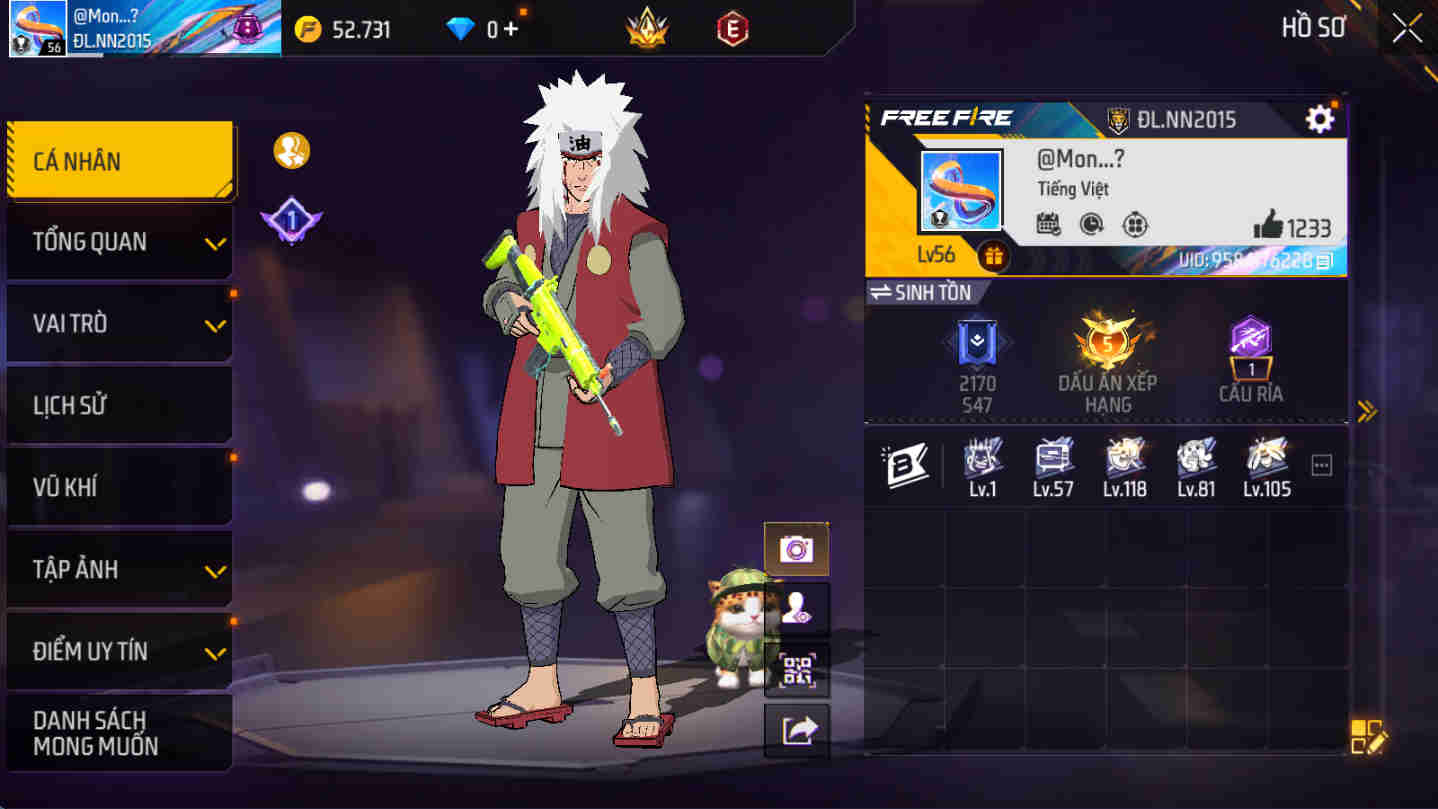Switch to the LỊCH SỬ tab
The image size is (1438, 809).
[x=119, y=405]
